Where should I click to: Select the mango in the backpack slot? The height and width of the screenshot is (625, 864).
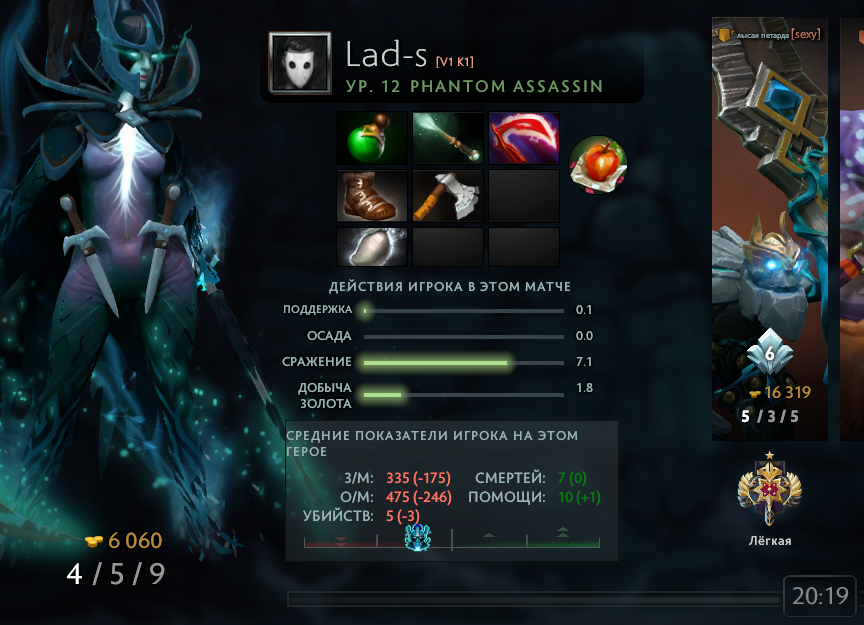(x=373, y=247)
